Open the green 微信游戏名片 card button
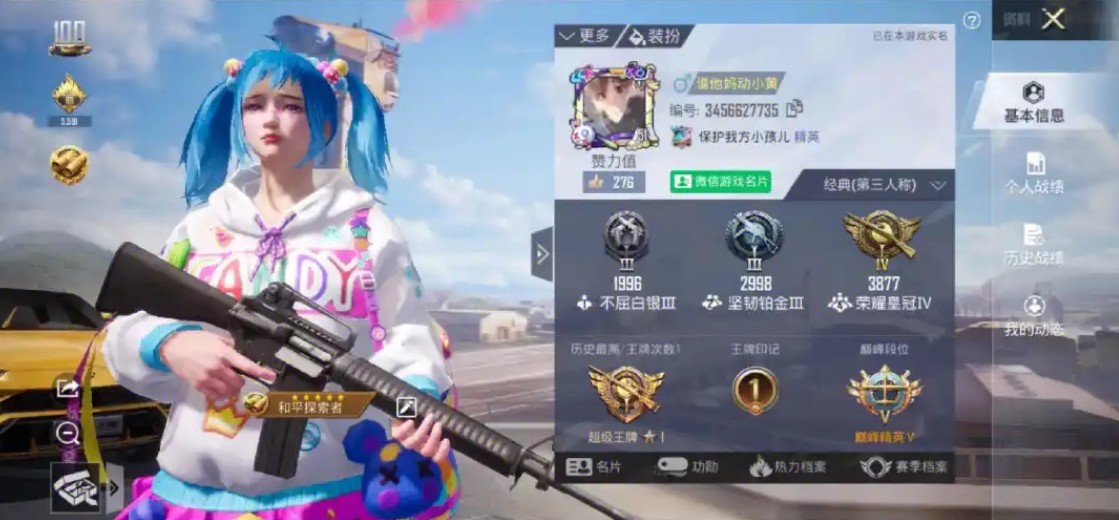The height and width of the screenshot is (520, 1119). tap(720, 182)
